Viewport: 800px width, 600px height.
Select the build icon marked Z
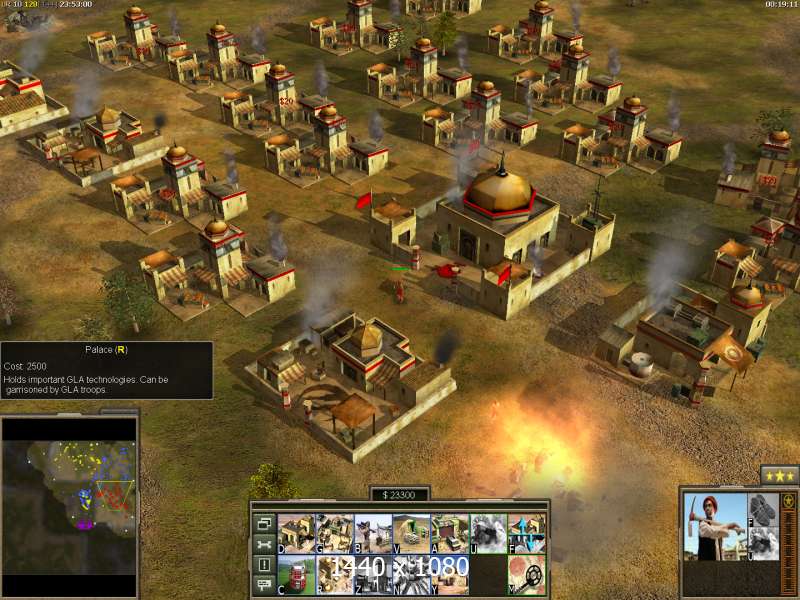tap(372, 573)
